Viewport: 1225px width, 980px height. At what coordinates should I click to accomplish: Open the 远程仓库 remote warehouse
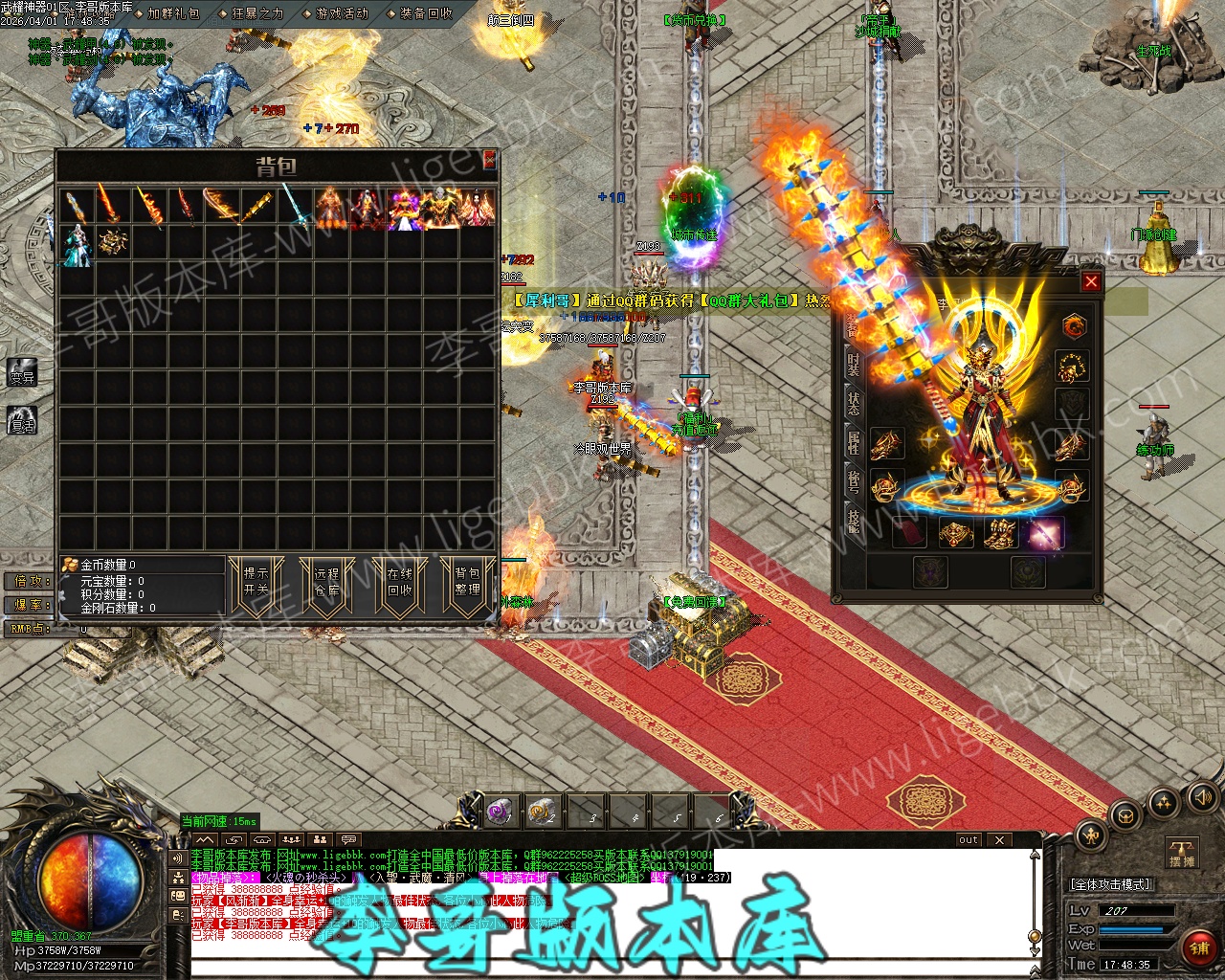327,582
